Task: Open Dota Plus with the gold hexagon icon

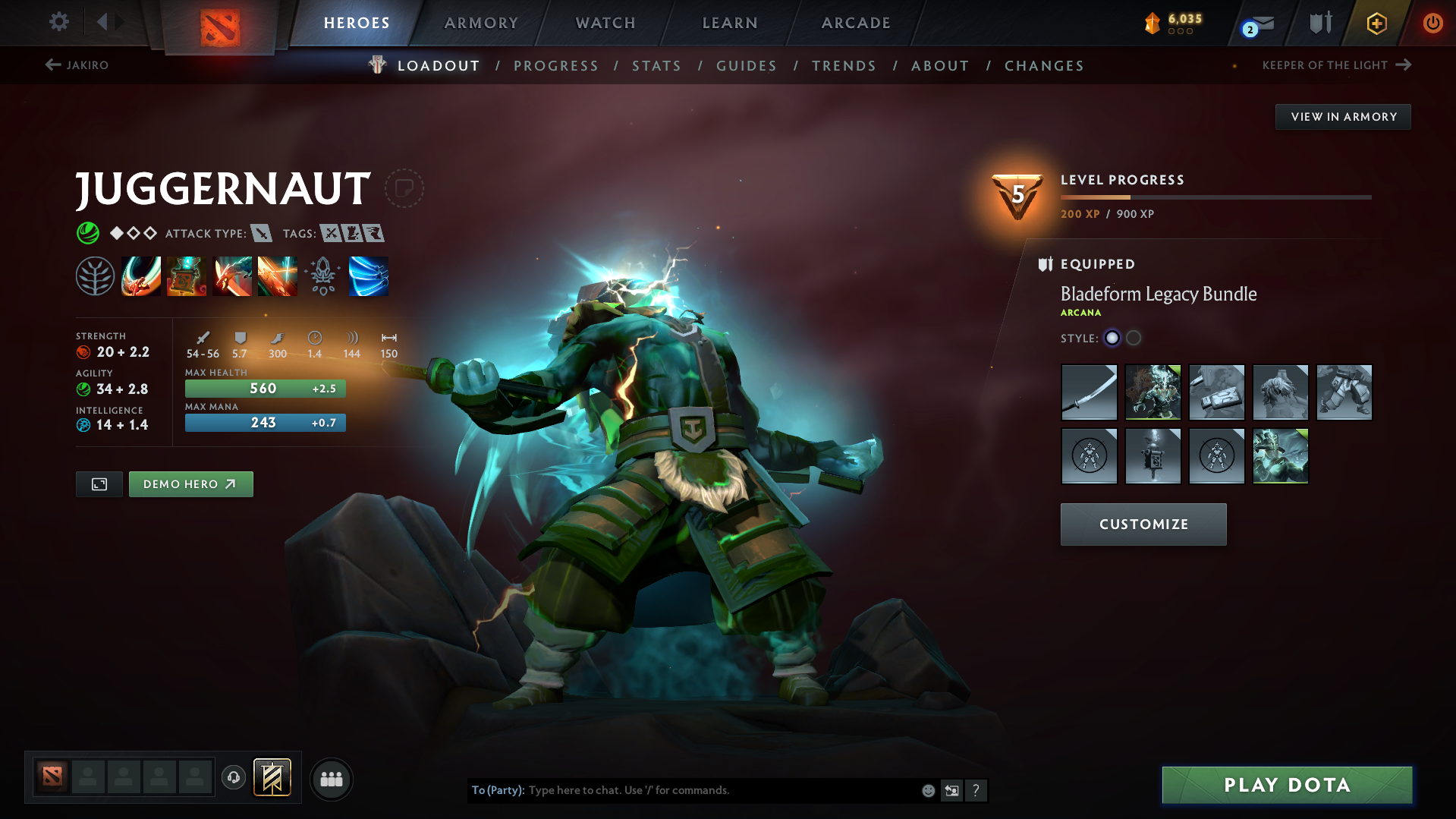Action: pyautogui.click(x=1376, y=22)
